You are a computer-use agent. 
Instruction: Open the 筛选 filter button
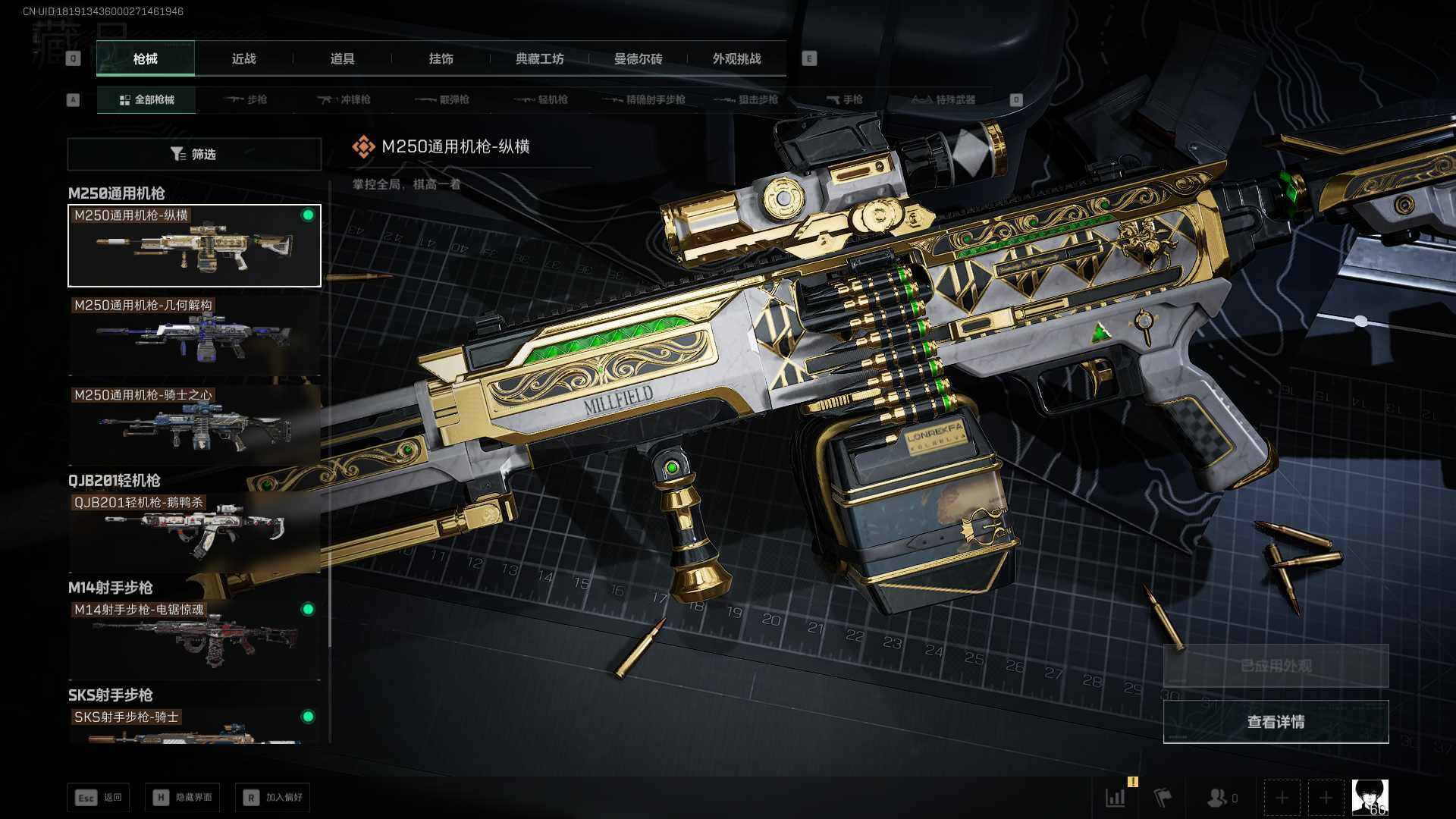tap(194, 154)
